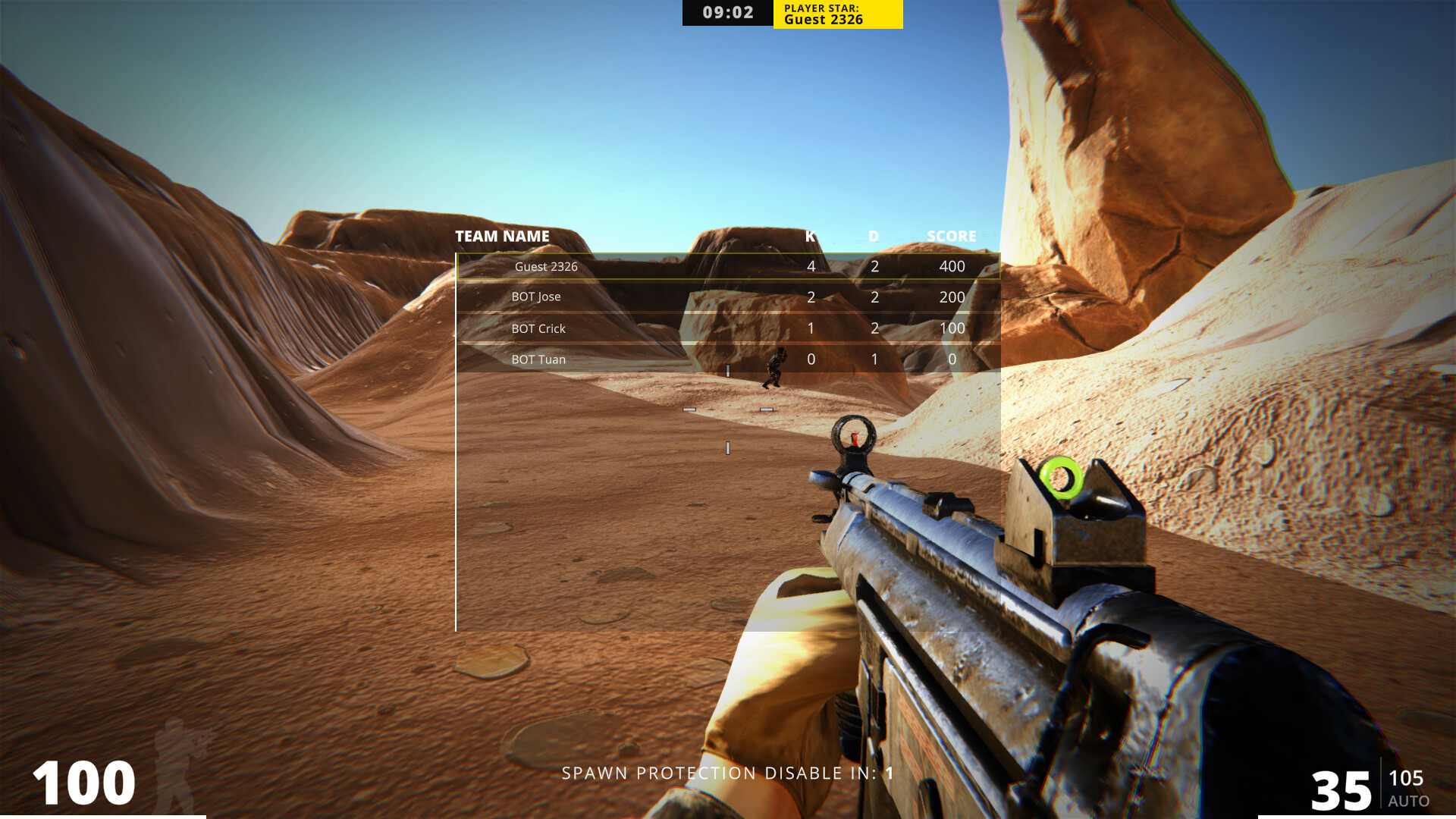The width and height of the screenshot is (1456, 819).
Task: Toggle selection of BOT Jose row
Action: tap(536, 297)
